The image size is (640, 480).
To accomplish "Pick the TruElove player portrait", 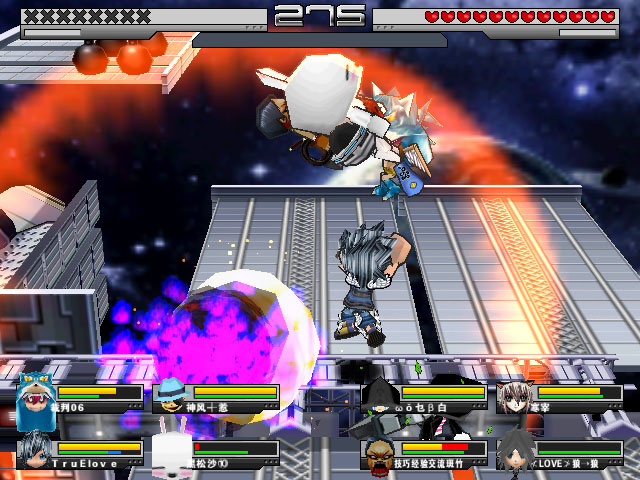I will click(x=36, y=451).
